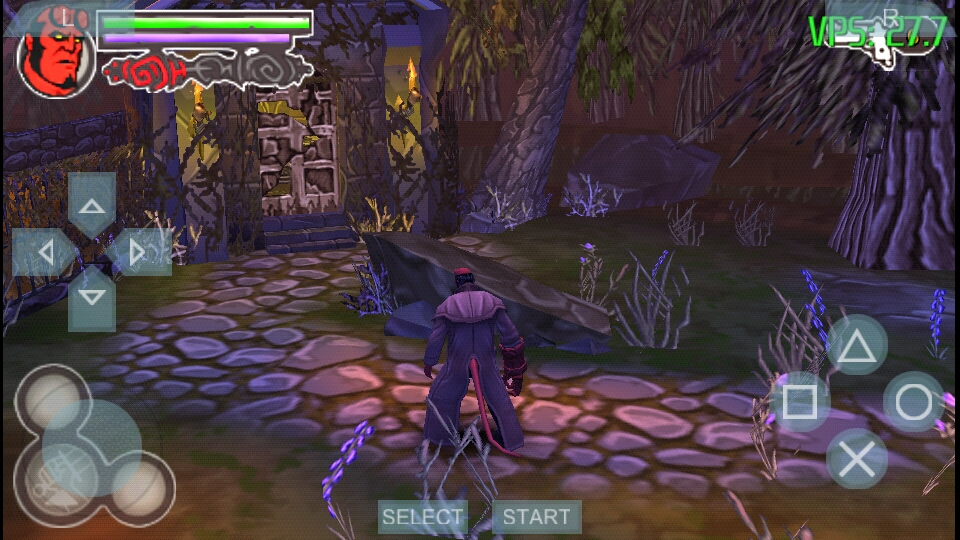Click the START button

coord(536,517)
